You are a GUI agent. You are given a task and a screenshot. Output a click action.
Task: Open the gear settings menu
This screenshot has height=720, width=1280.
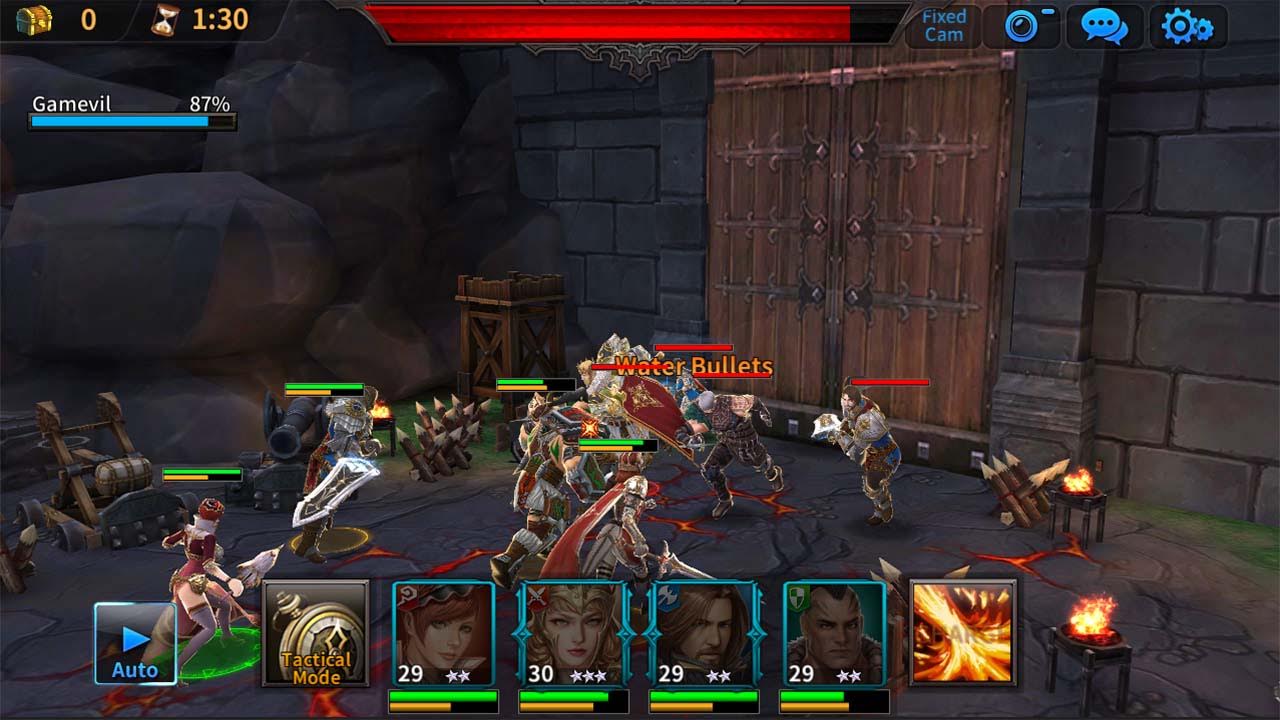click(1187, 26)
